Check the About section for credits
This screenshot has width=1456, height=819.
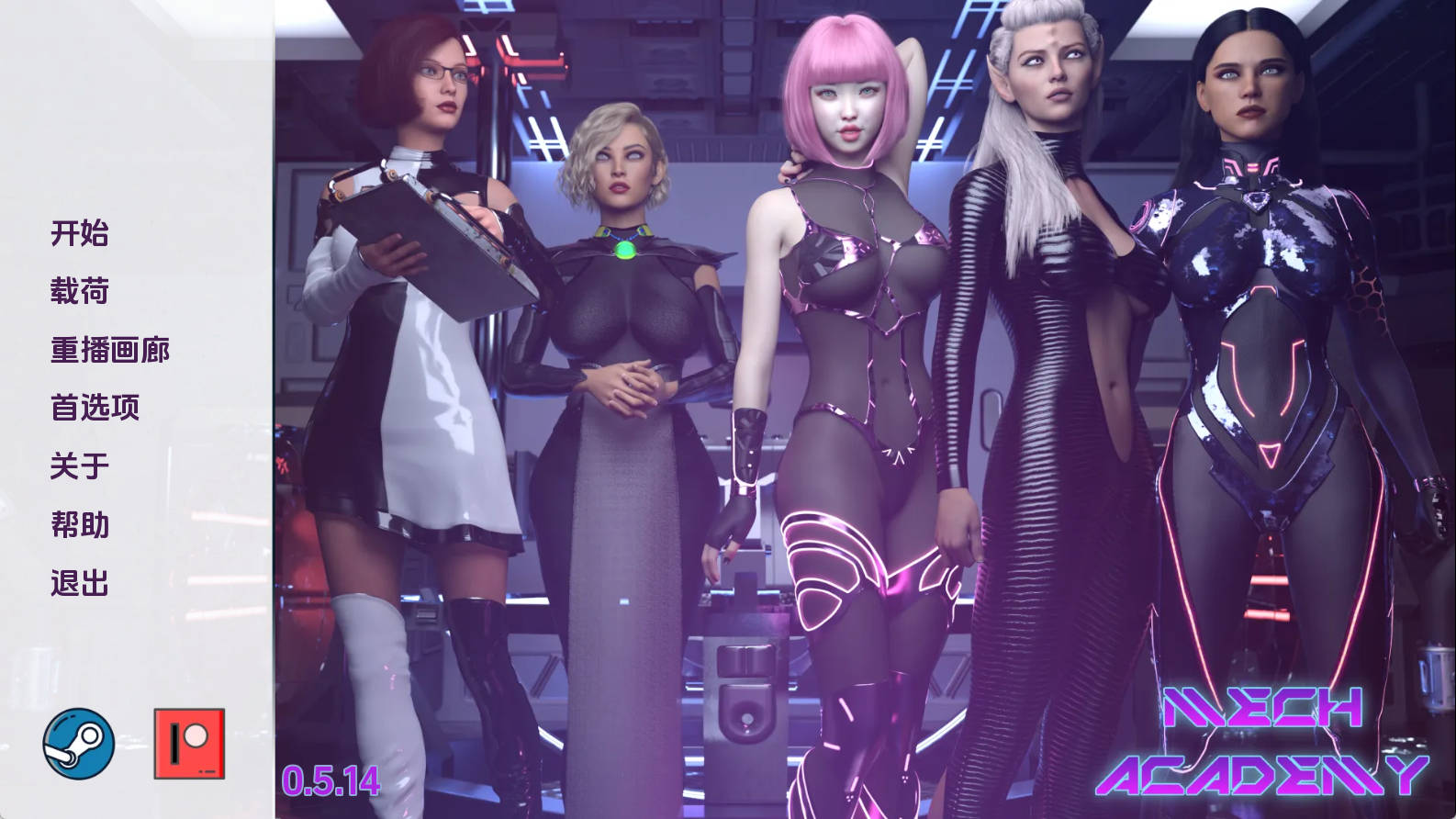click(78, 466)
